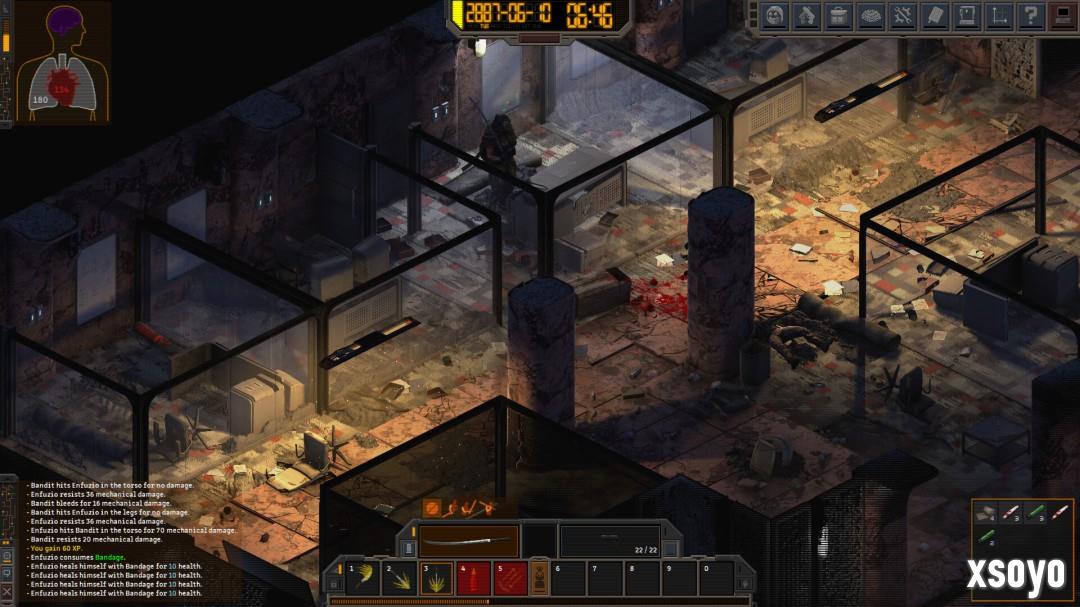Activate the ability in hotbar slot 1
Image resolution: width=1080 pixels, height=607 pixels.
pyautogui.click(x=364, y=578)
